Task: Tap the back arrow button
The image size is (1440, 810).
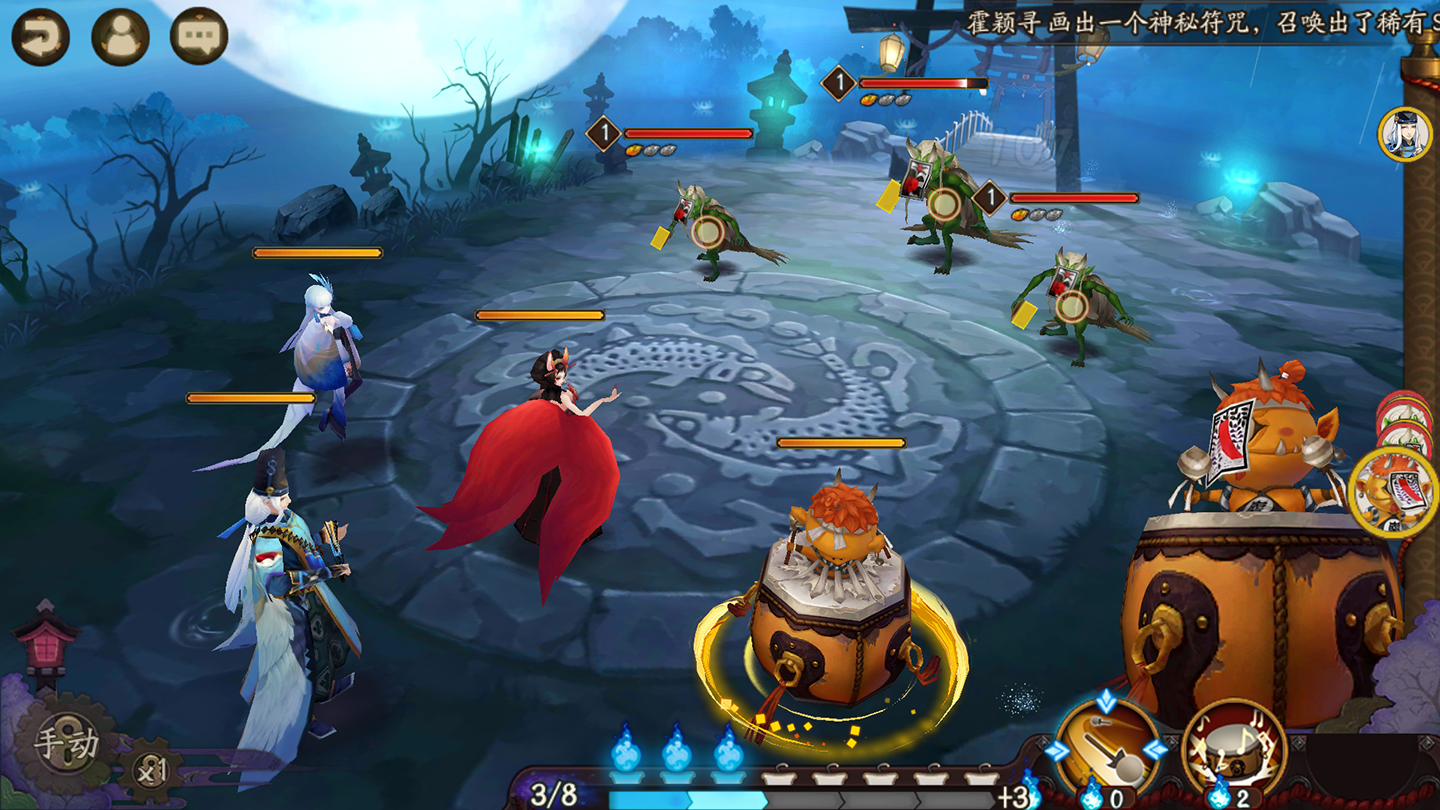Action: [40, 37]
